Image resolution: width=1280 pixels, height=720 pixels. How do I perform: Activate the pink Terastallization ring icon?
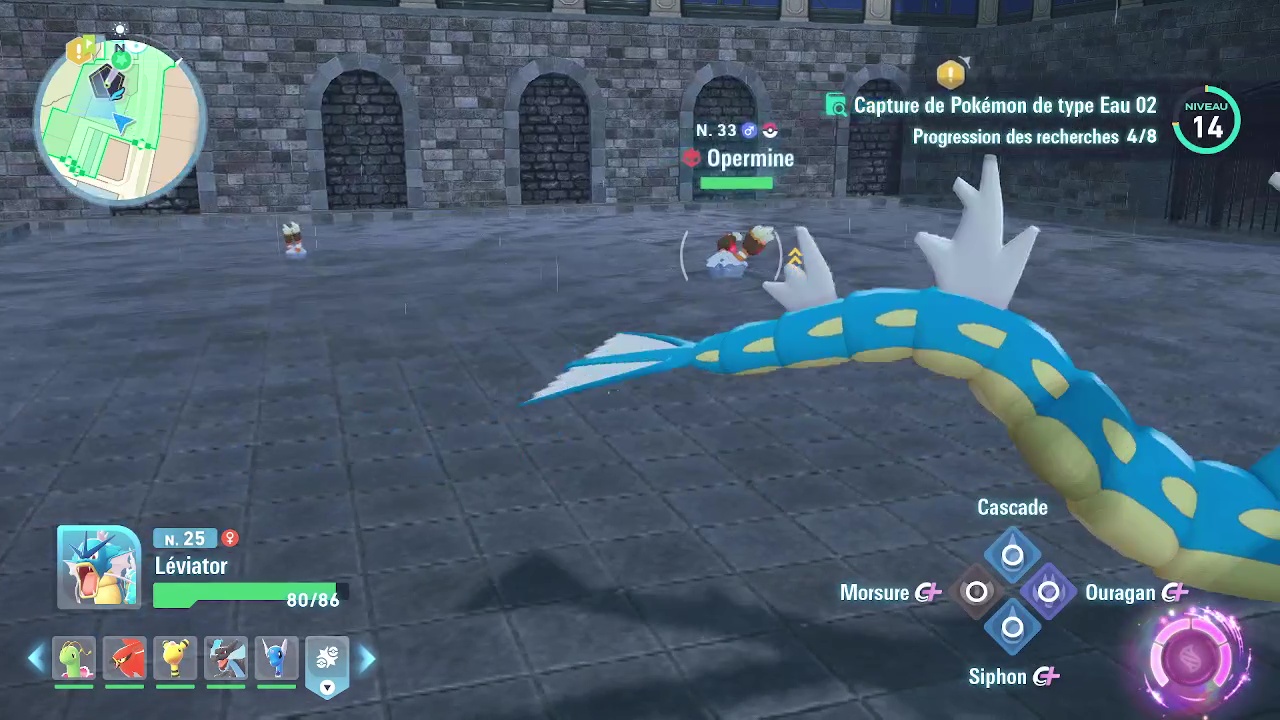1190,655
